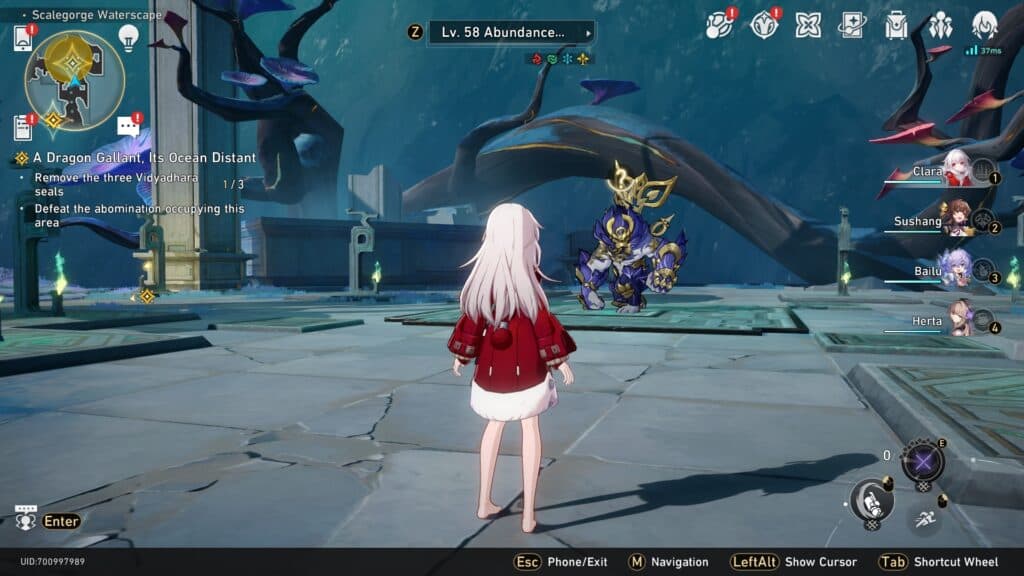Open the minimap of Scalegorge Waterscape
This screenshot has width=1024, height=576.
click(74, 80)
